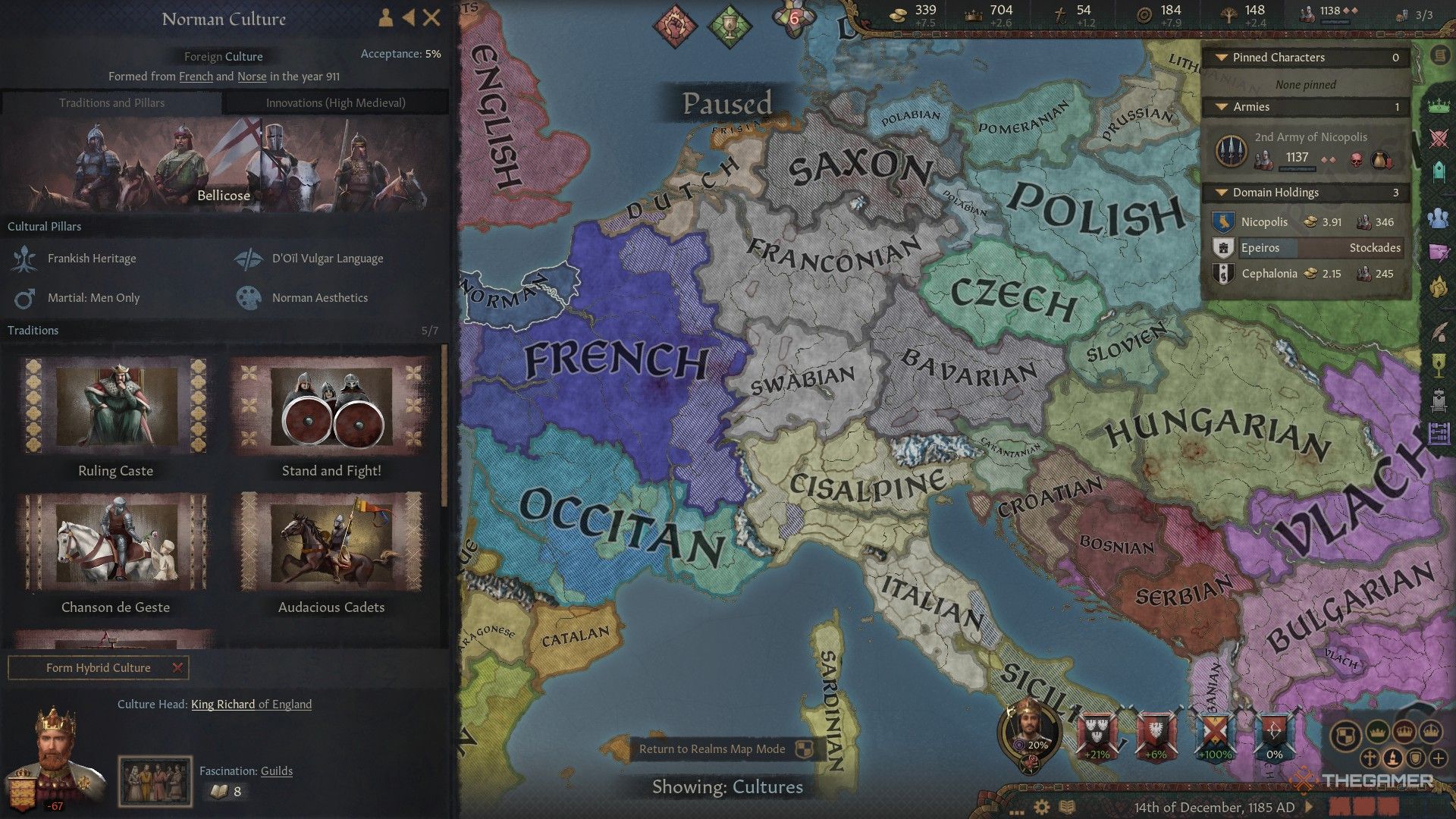Open the message log scroll icon
The width and height of the screenshot is (1456, 819).
click(x=1439, y=55)
